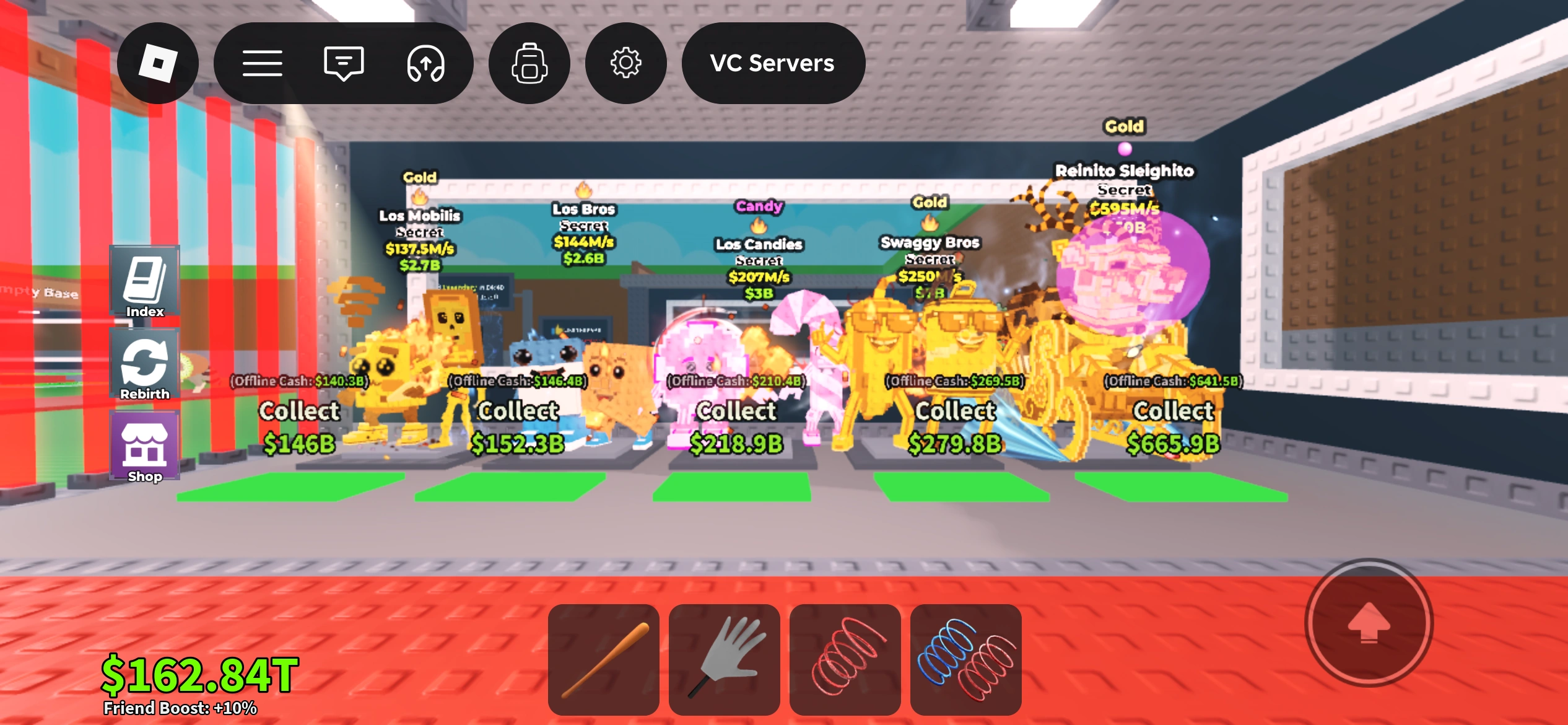Collect $279.8B from Swaggy Bros
1568x725 pixels.
click(953, 428)
